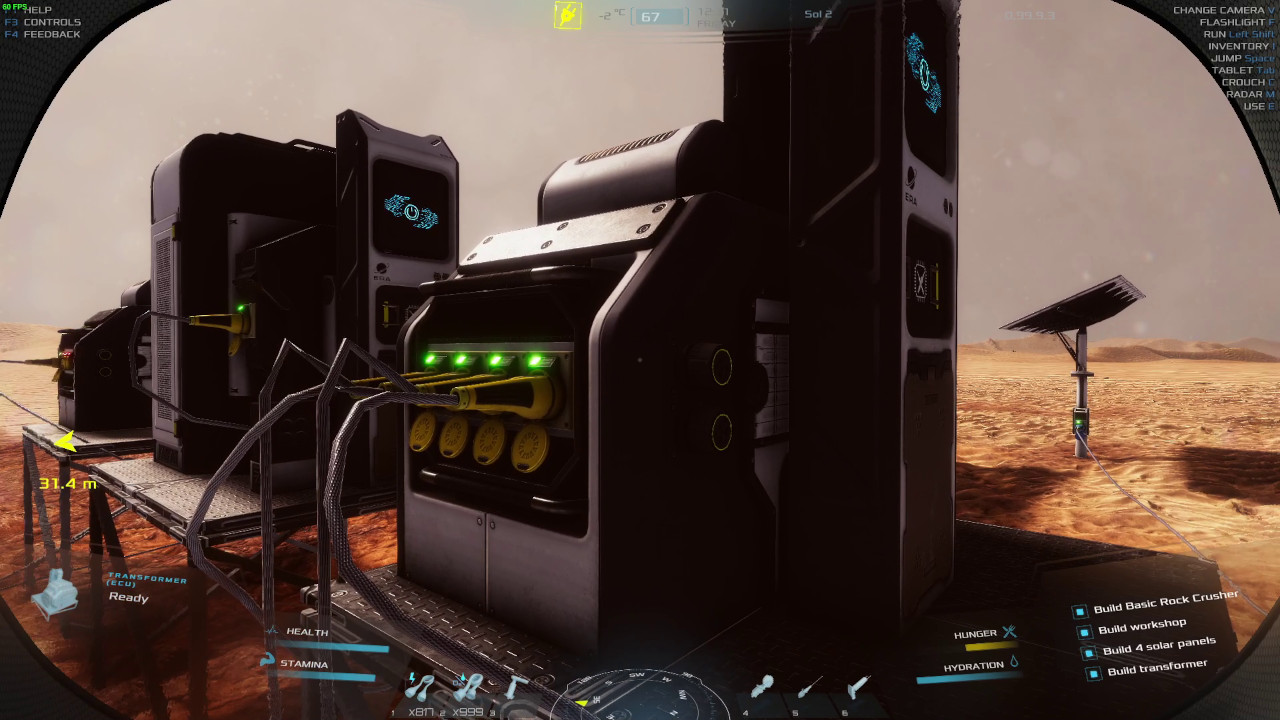
Task: Check the Build workshop objective
Action: tap(1084, 632)
